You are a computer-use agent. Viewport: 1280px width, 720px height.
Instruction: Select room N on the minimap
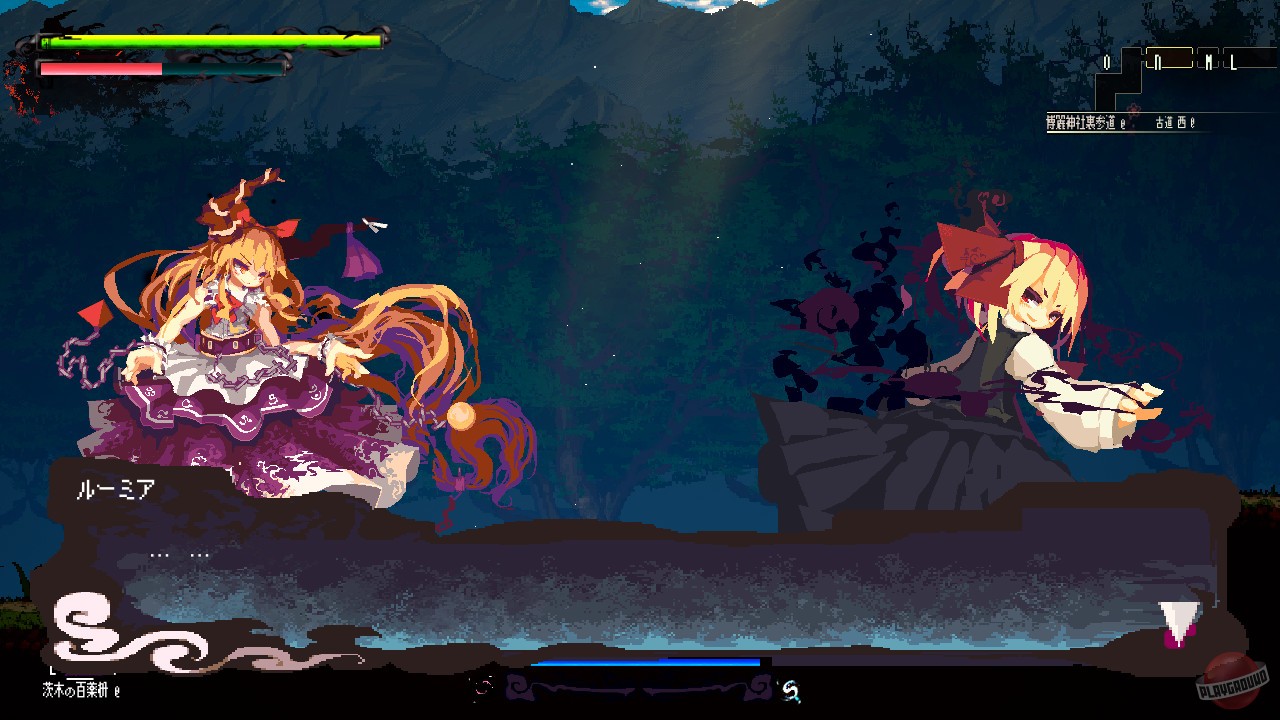(1158, 62)
